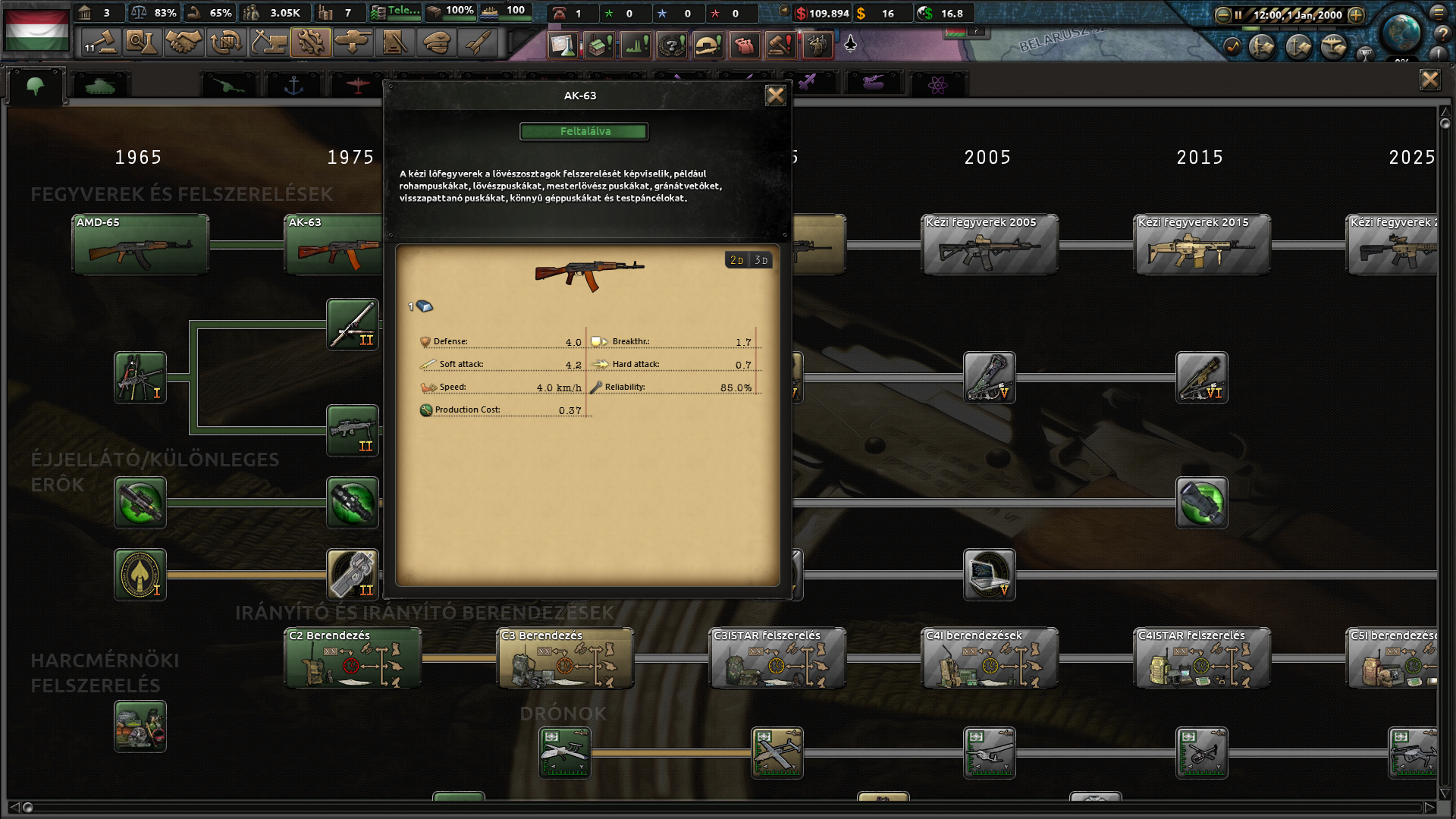The width and height of the screenshot is (1456, 819).
Task: Open the atom symbol research tab
Action: [x=937, y=85]
